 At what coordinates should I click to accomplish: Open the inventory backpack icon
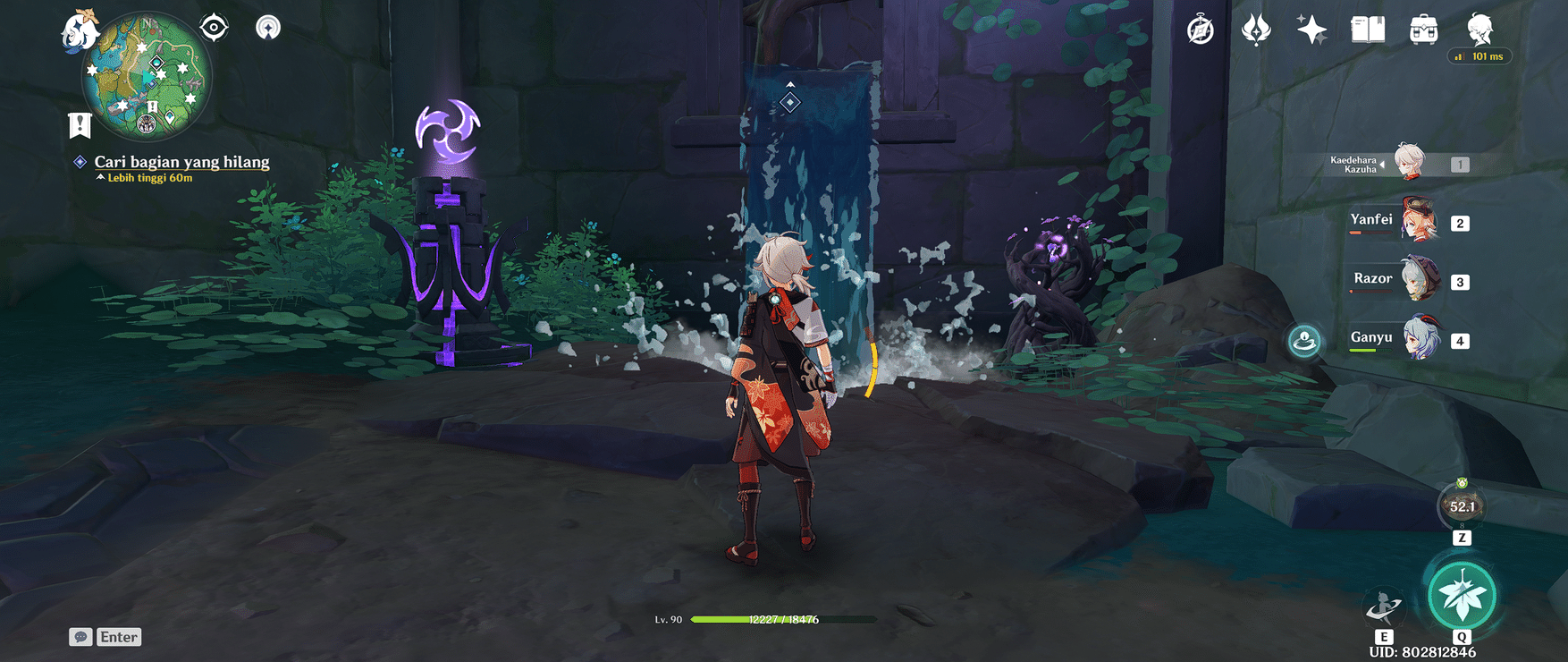[1421, 30]
